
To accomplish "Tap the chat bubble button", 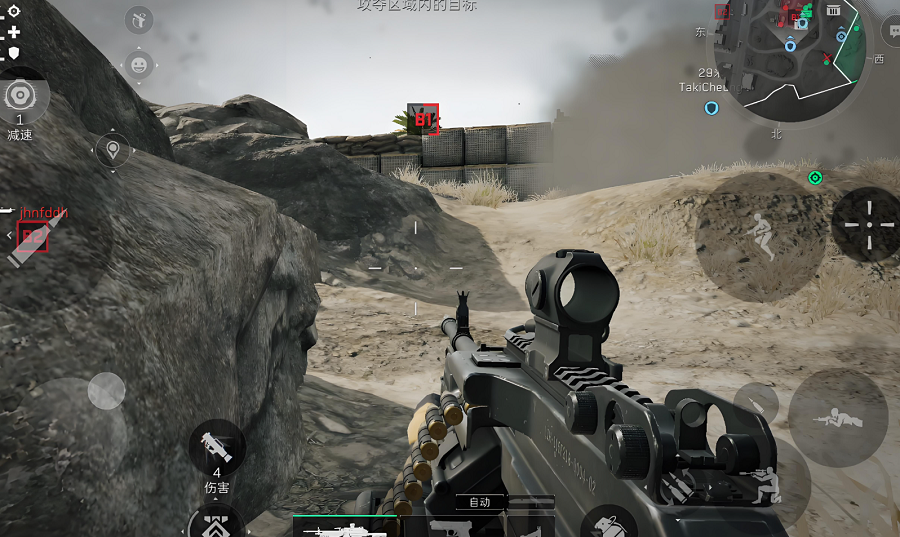I will click(x=890, y=31).
